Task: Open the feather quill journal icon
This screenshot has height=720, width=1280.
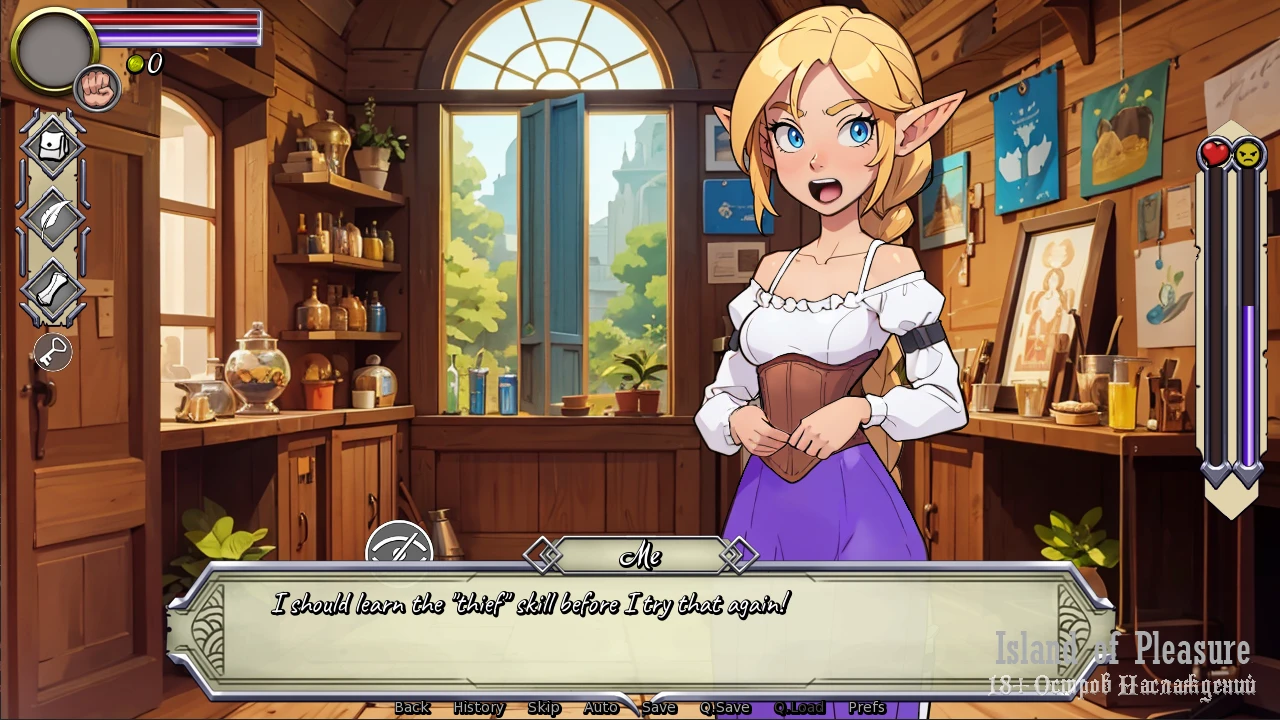Action: click(52, 216)
